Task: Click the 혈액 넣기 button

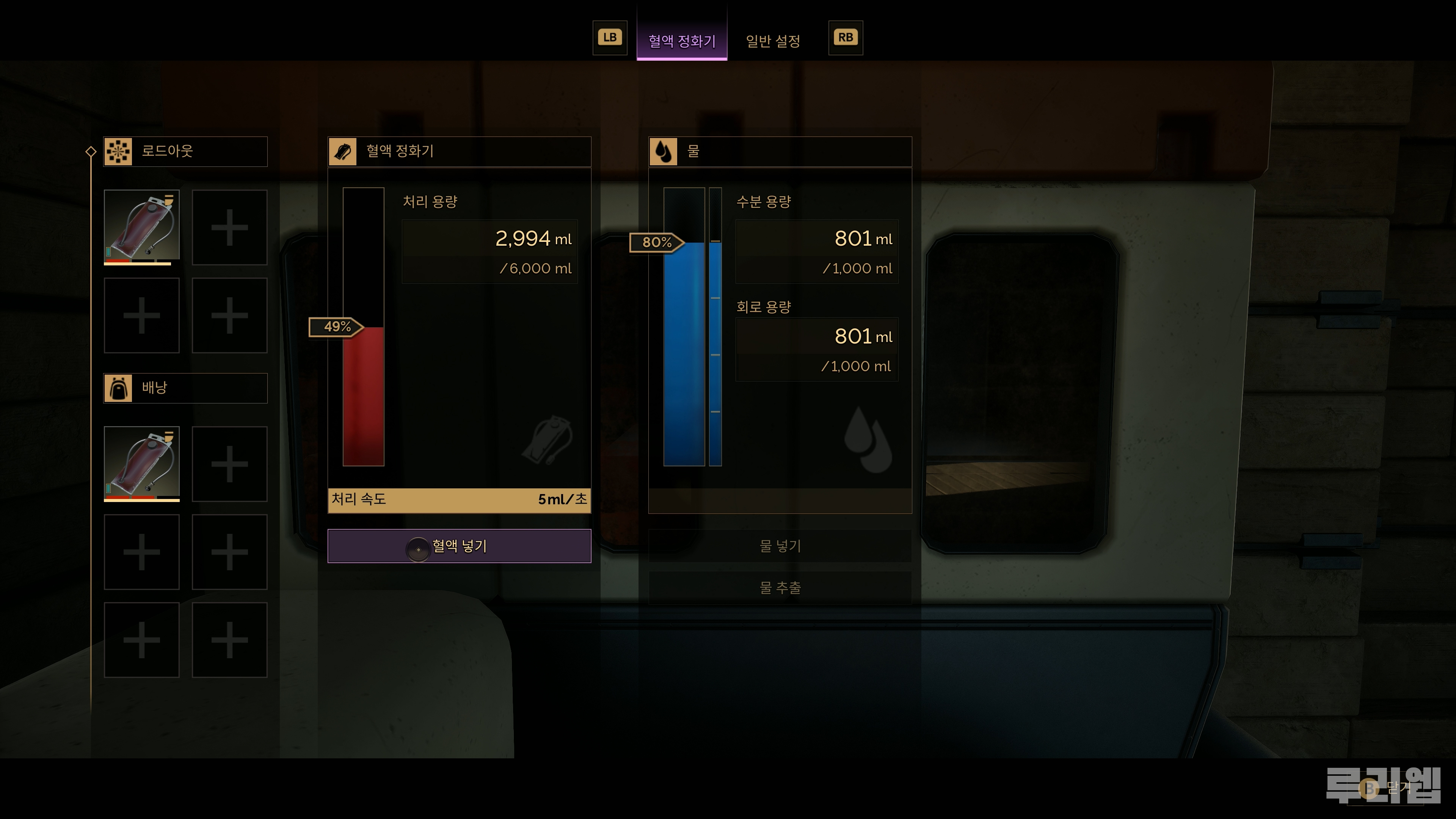Action: [x=459, y=546]
